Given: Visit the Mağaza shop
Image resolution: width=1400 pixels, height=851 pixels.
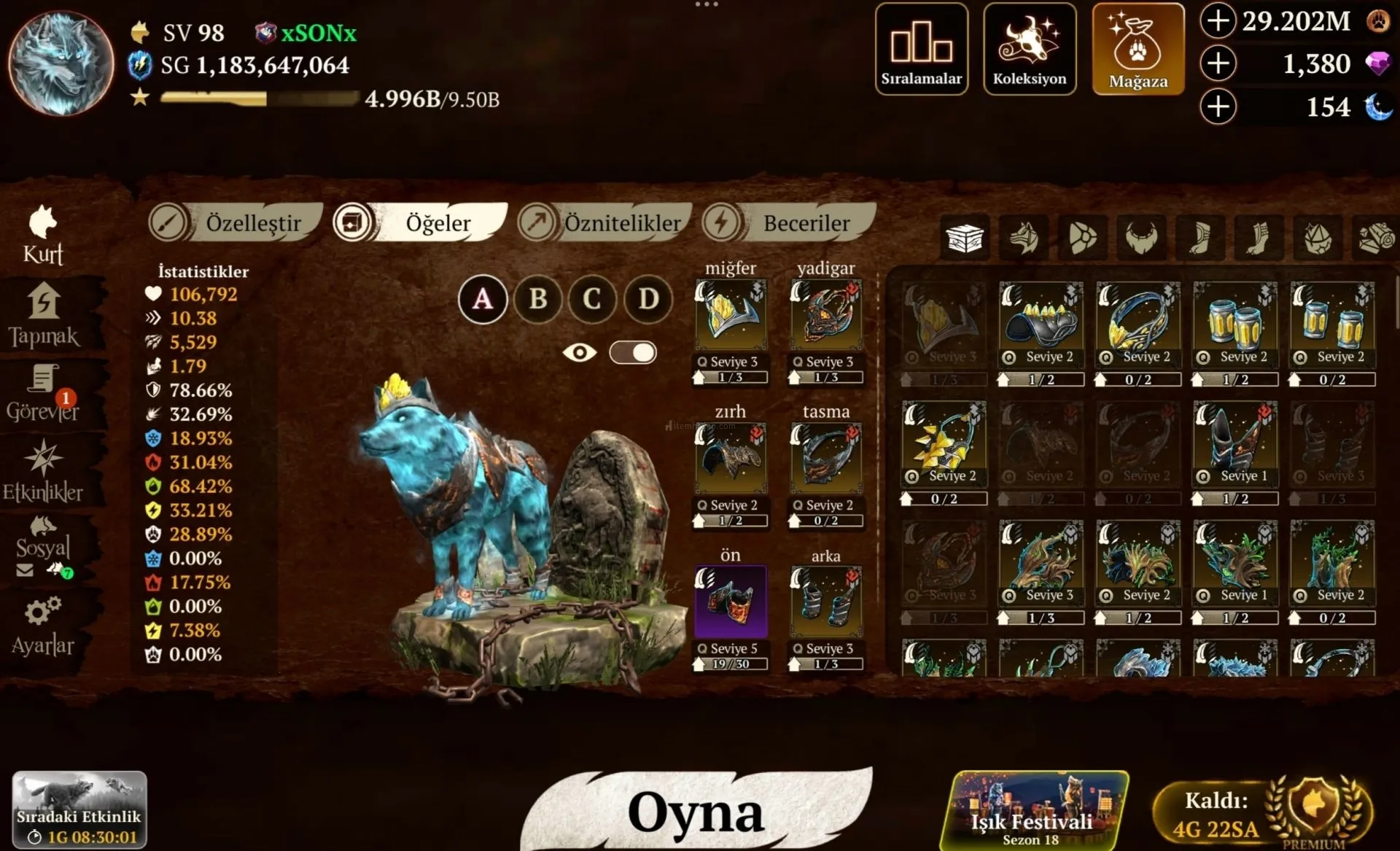Looking at the screenshot, I should 1137,49.
